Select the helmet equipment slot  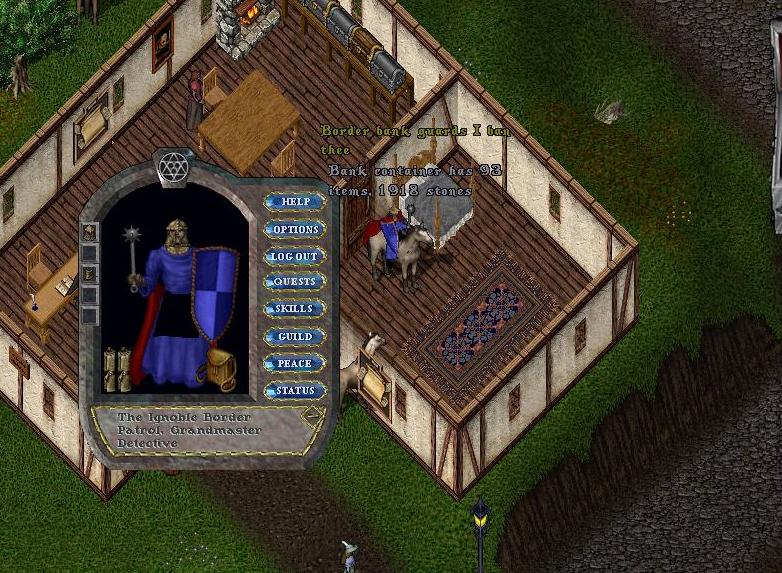(177, 232)
